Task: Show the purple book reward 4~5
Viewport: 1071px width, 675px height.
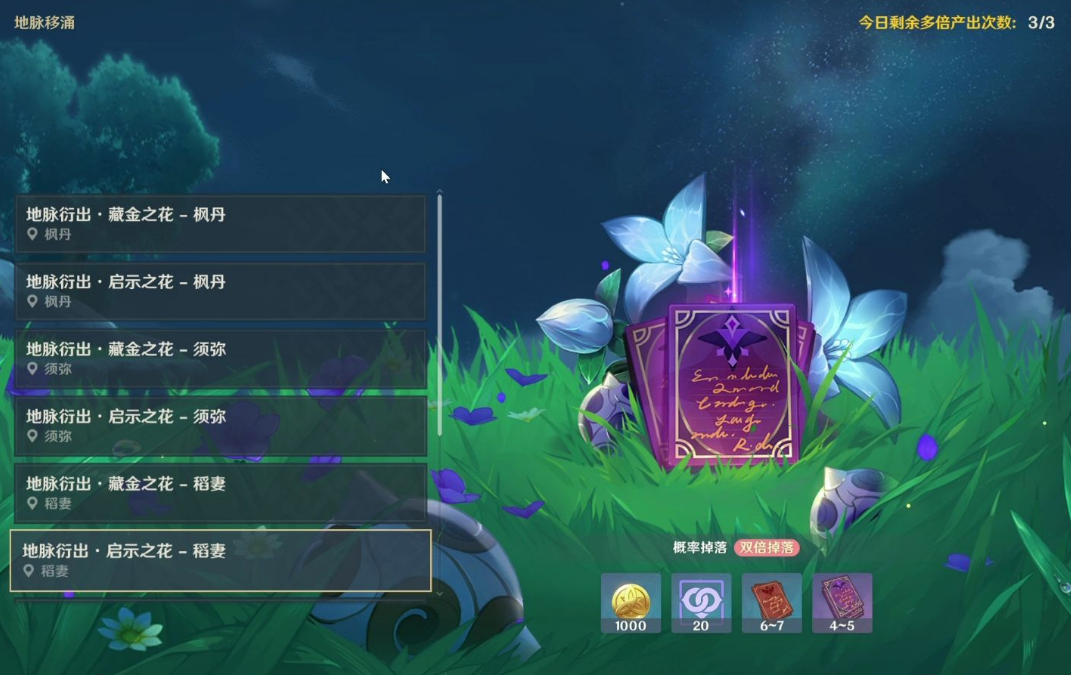Action: tap(842, 602)
